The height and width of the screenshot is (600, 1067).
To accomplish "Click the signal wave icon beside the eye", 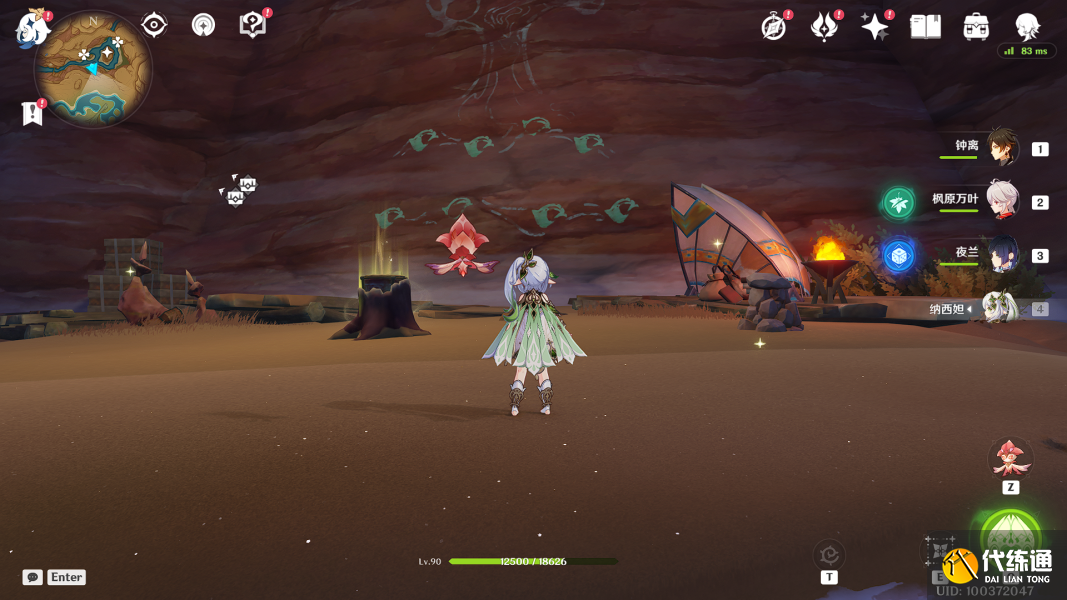I will tap(203, 25).
